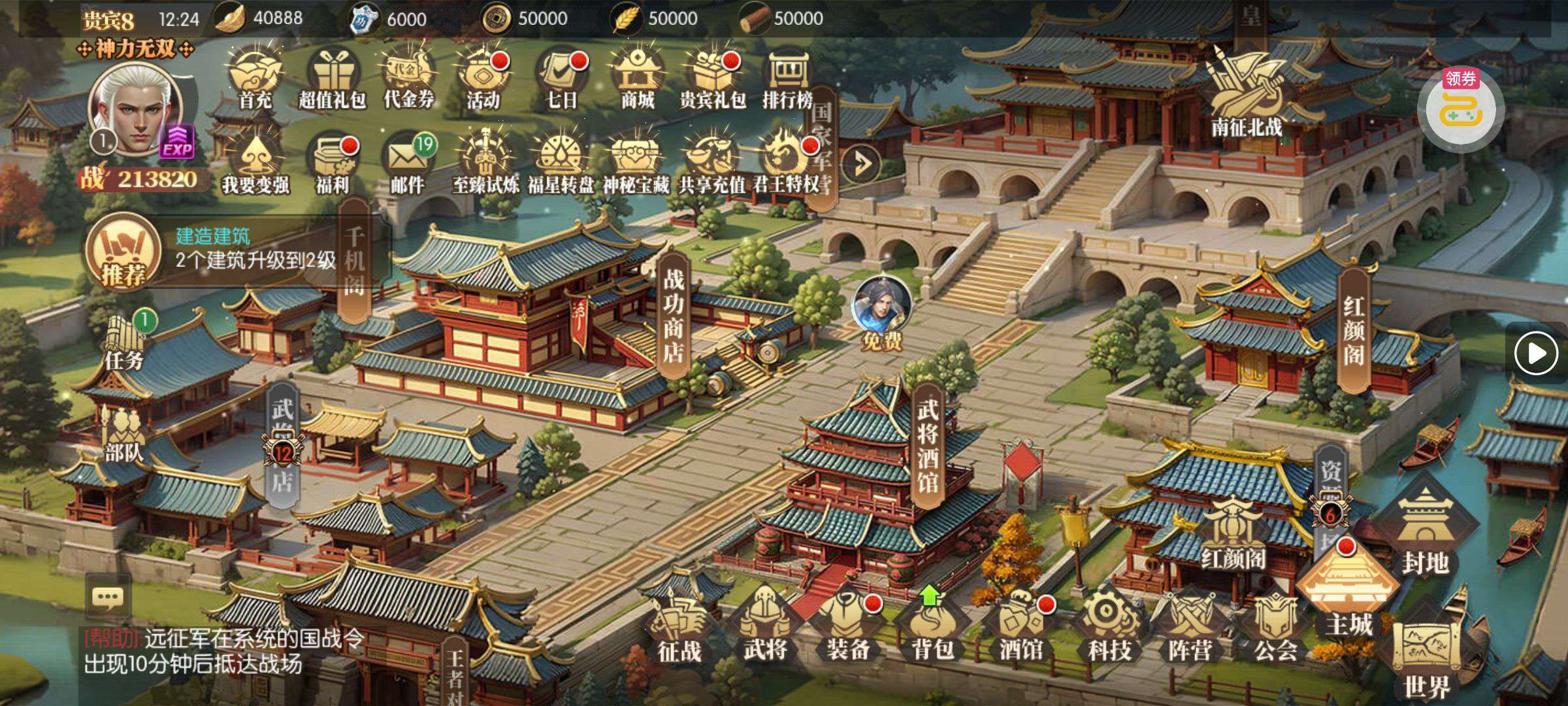This screenshot has width=1568, height=706.
Task: Claim coupons via the 领券 button
Action: [1461, 108]
